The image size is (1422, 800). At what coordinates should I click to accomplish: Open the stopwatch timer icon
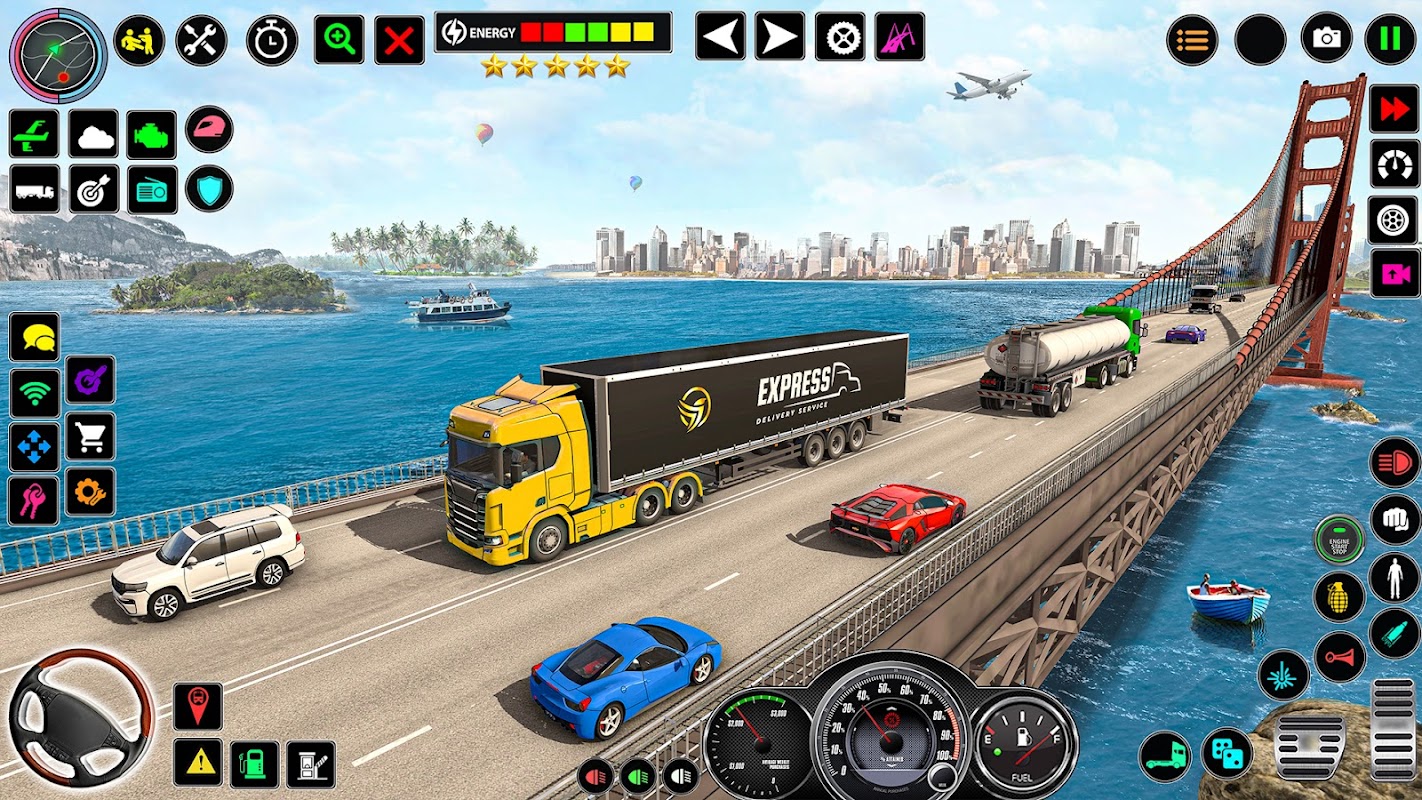pyautogui.click(x=271, y=41)
